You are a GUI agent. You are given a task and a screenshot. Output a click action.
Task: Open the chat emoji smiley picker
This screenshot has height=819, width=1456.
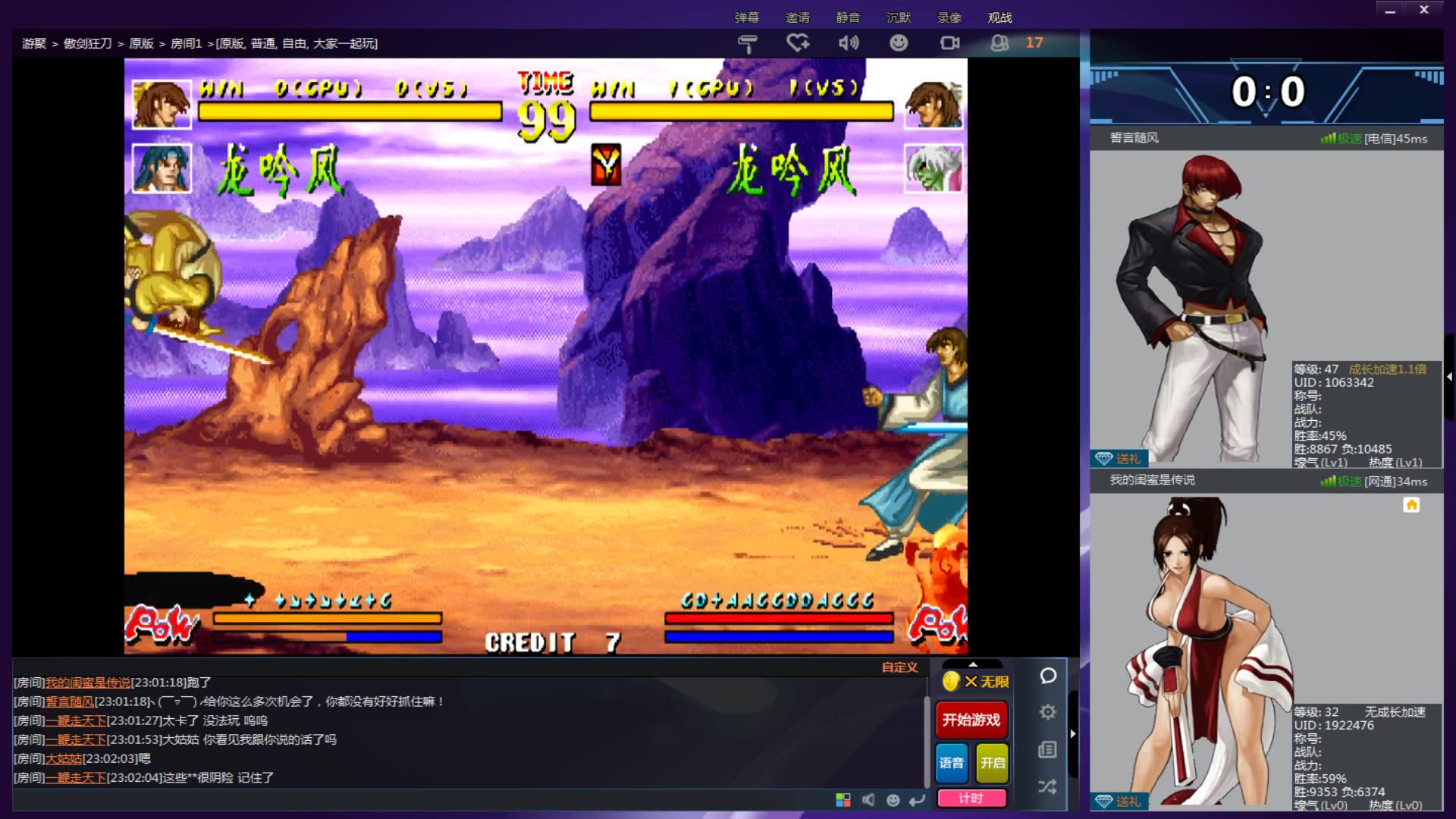point(893,800)
